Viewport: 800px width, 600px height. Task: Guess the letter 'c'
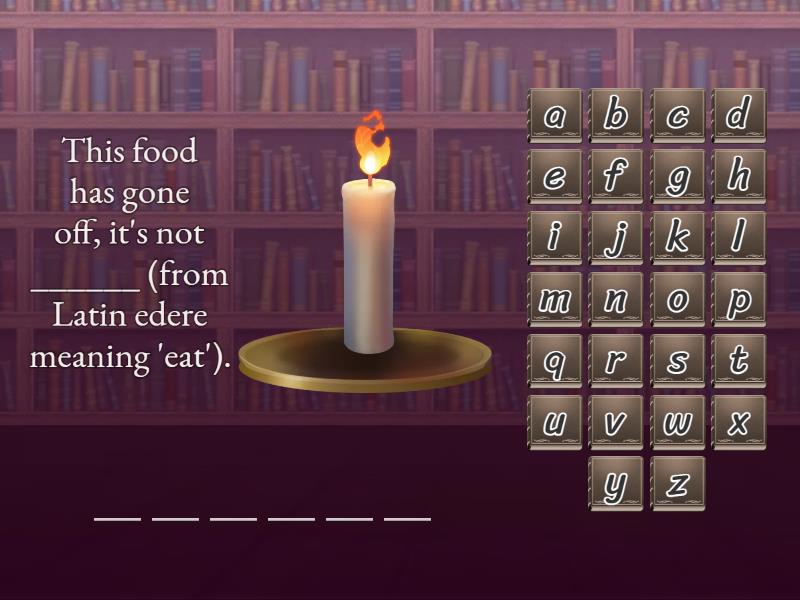click(678, 116)
